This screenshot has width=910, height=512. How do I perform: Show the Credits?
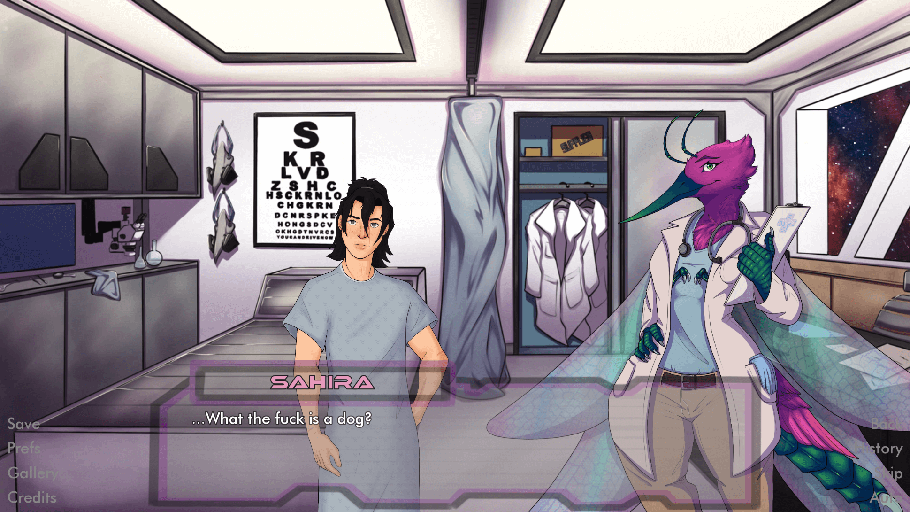32,497
